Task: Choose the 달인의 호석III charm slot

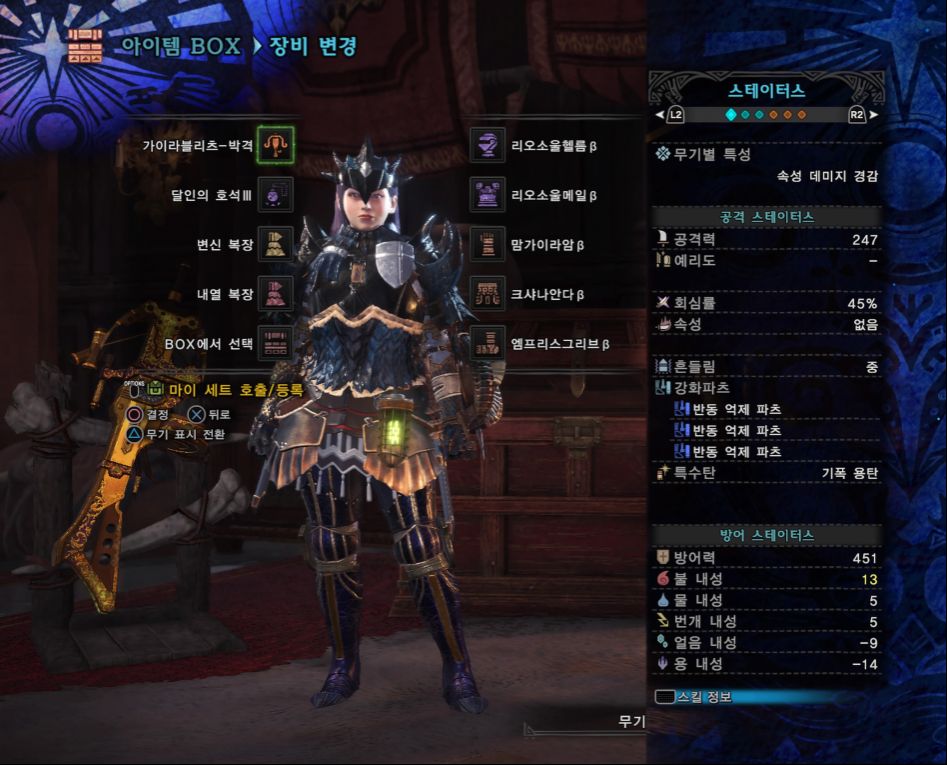Action: (275, 194)
